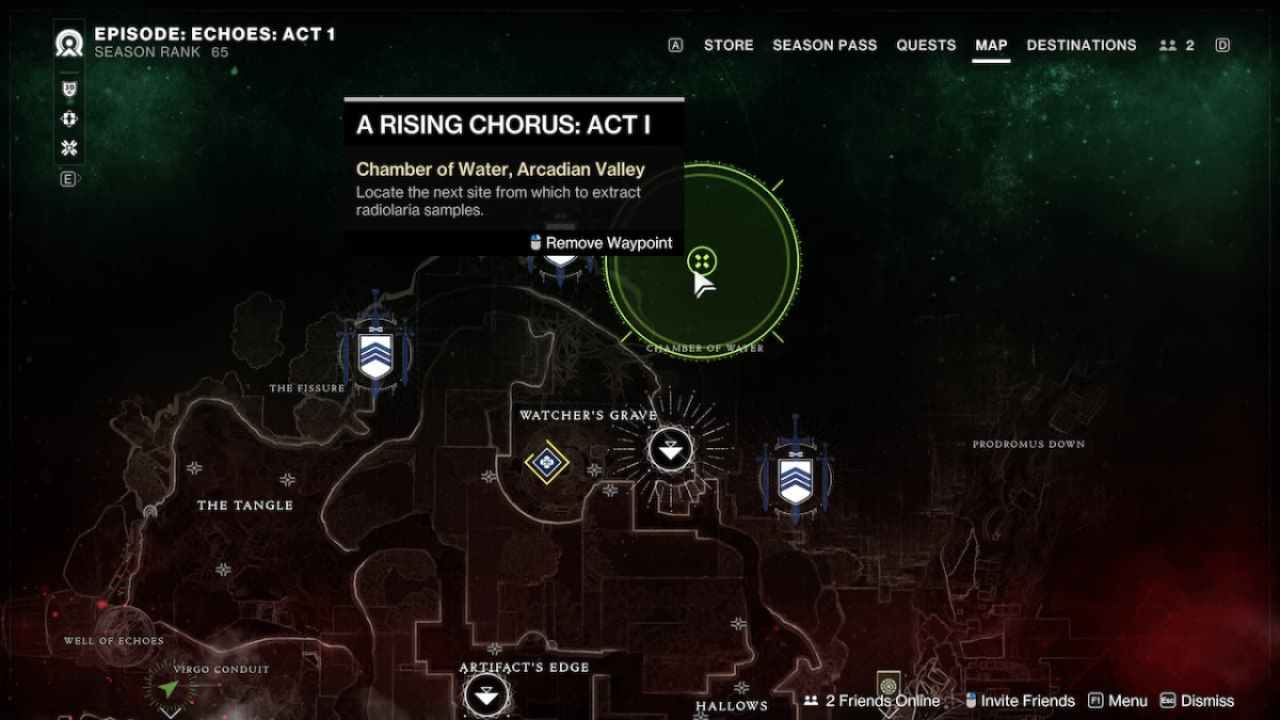Show the 2 Friends Online list
1280x720 pixels.
click(873, 701)
